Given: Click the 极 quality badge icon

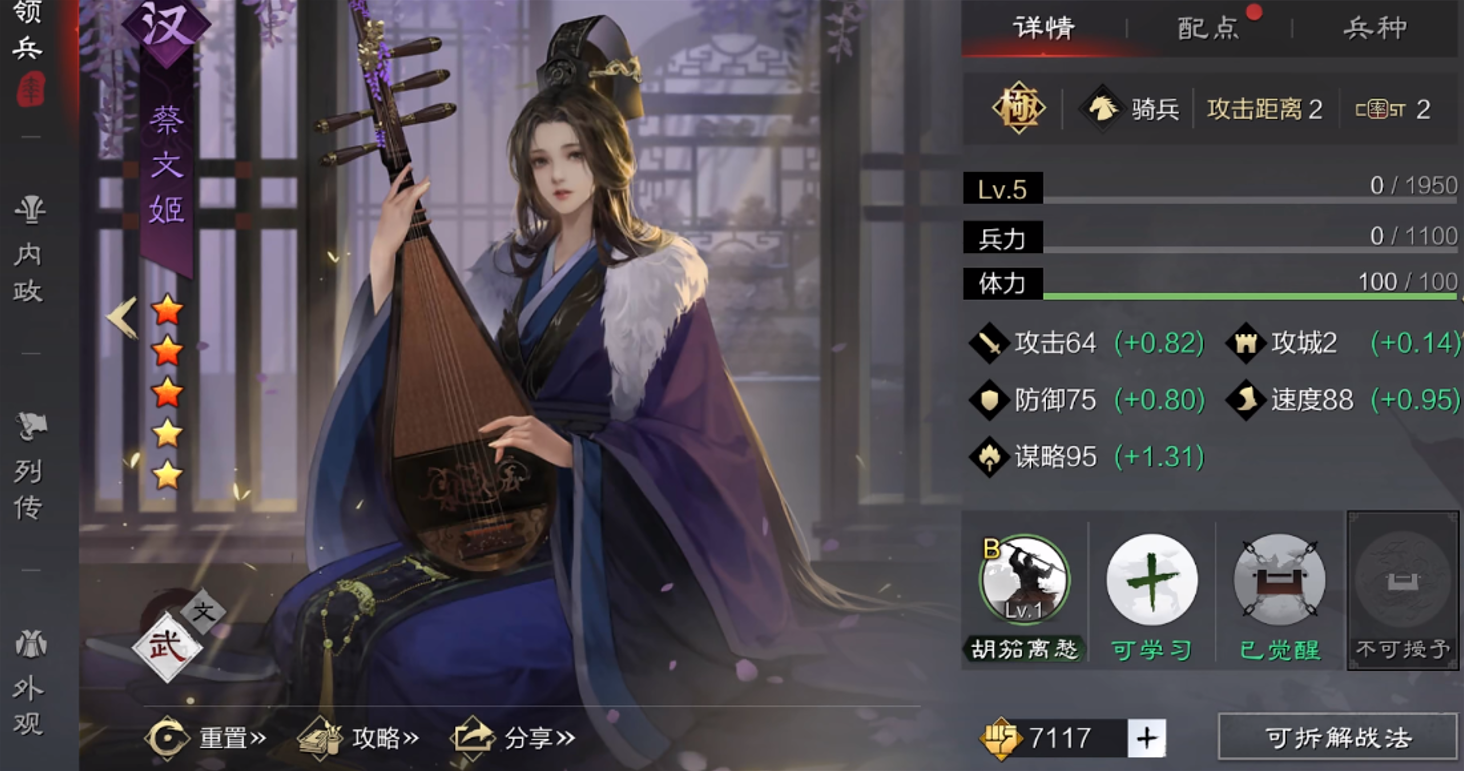Looking at the screenshot, I should tap(1018, 108).
